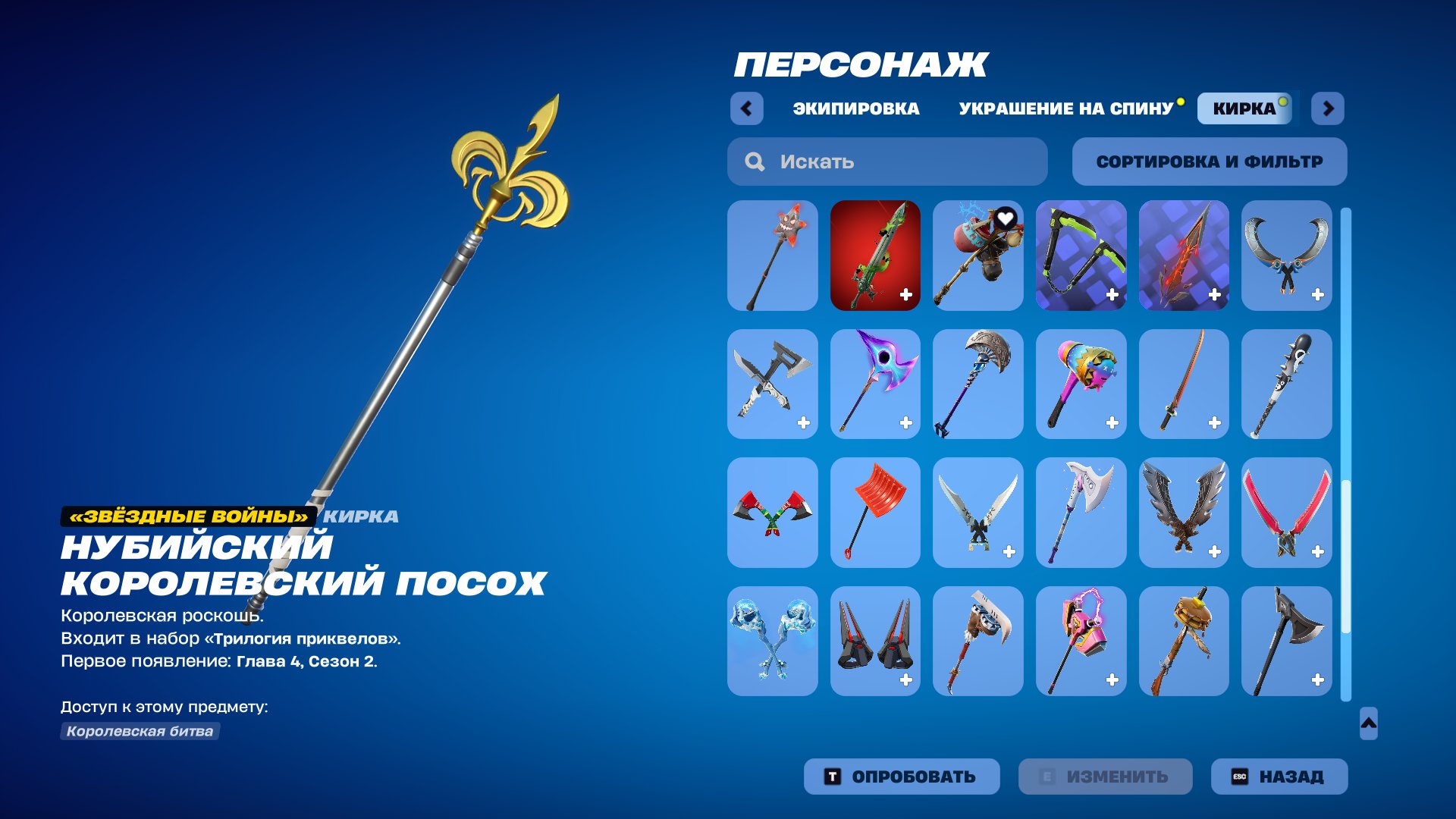
Task: Open the СОРТИРОВКА И ФИЛЬТР panel
Action: pos(1209,161)
